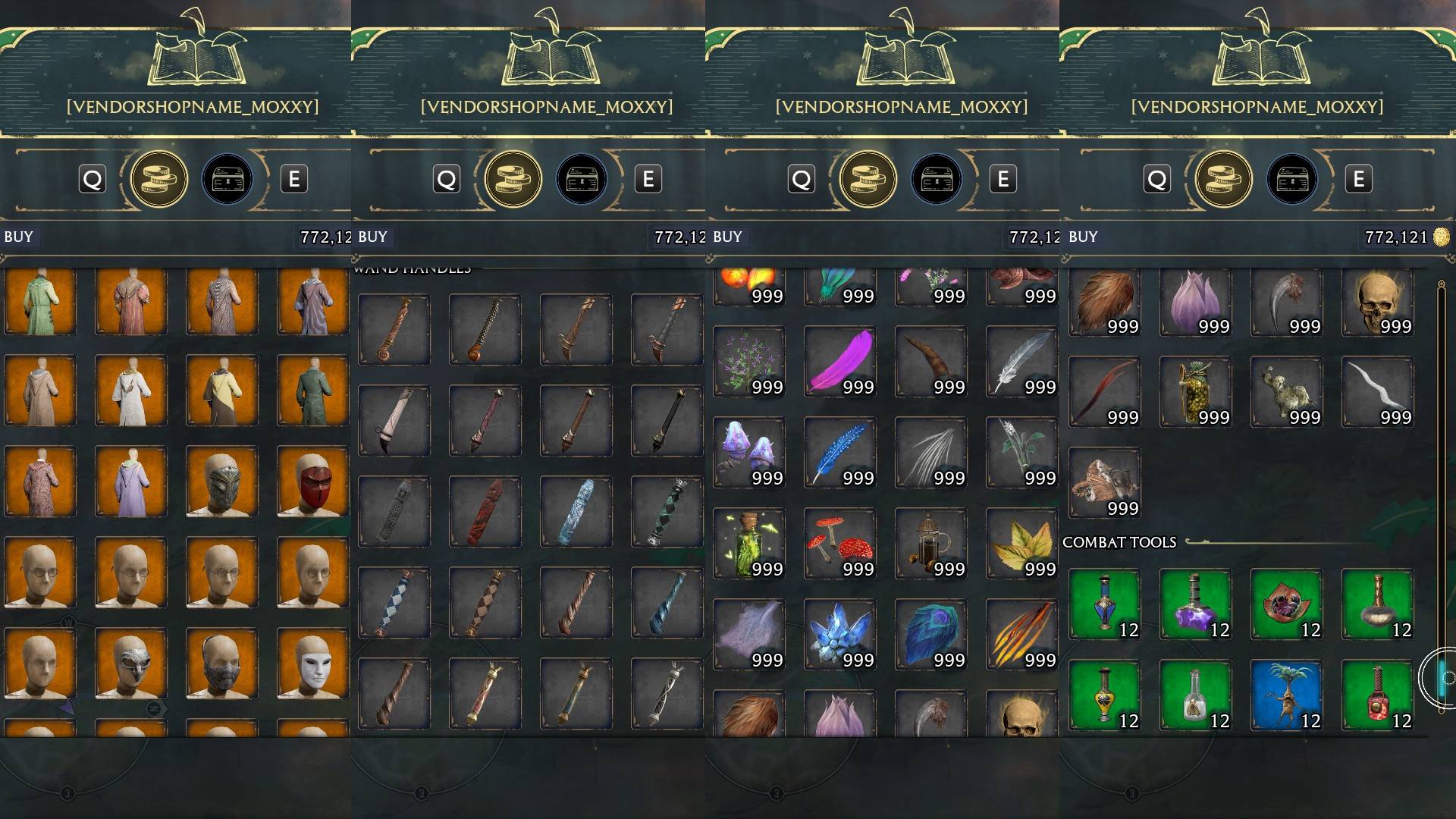Choose the steel knight helmet
The image size is (1456, 819).
coord(221,482)
